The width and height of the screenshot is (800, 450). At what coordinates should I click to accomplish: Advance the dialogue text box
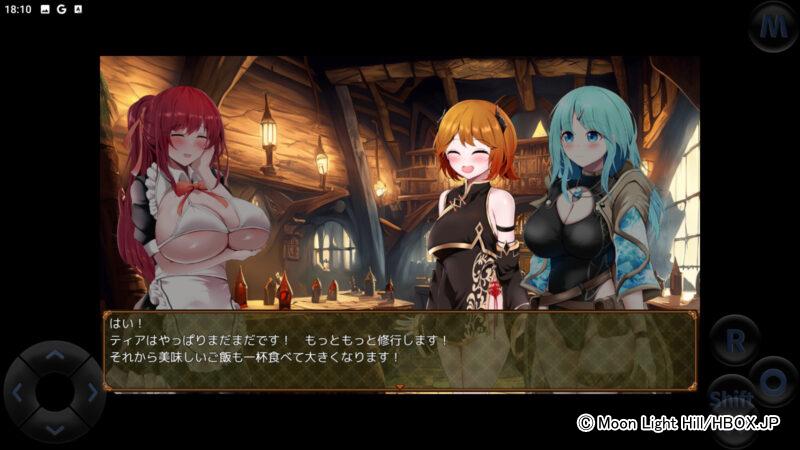[x=398, y=350]
